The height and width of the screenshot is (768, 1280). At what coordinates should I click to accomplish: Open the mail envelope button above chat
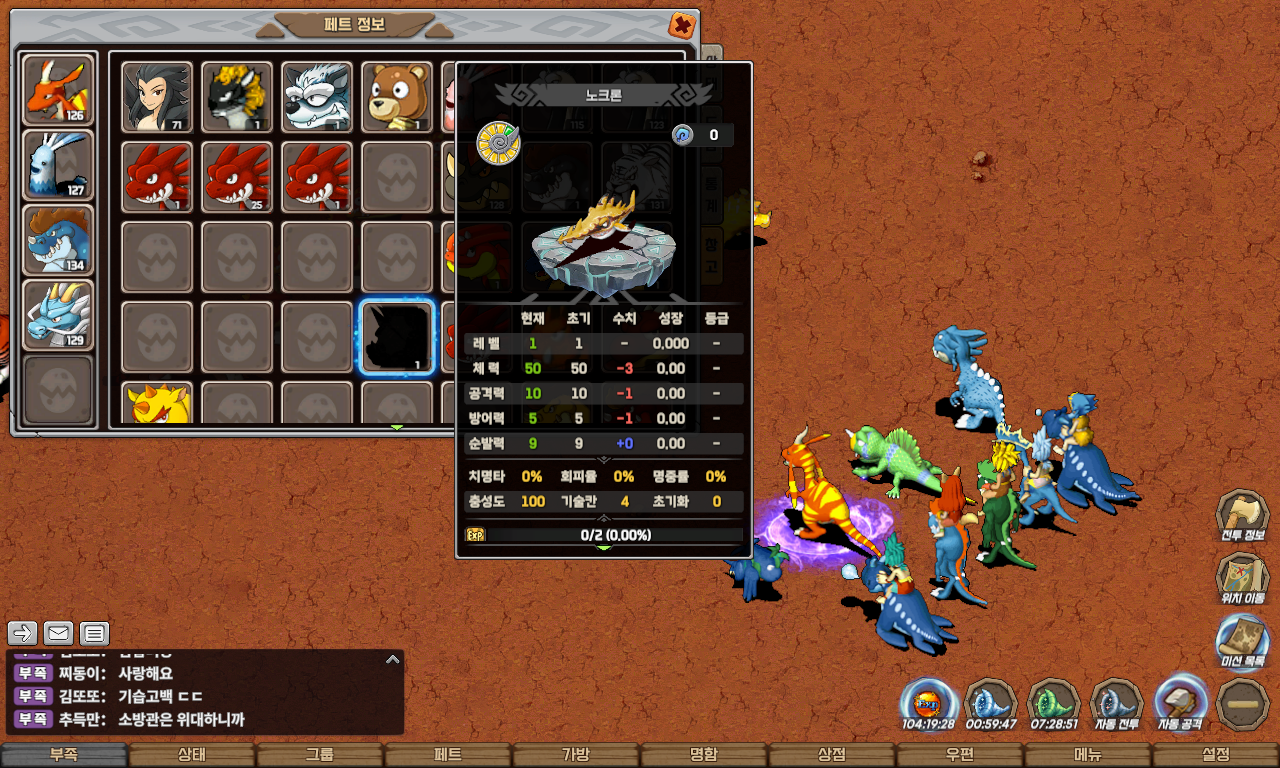click(58, 633)
